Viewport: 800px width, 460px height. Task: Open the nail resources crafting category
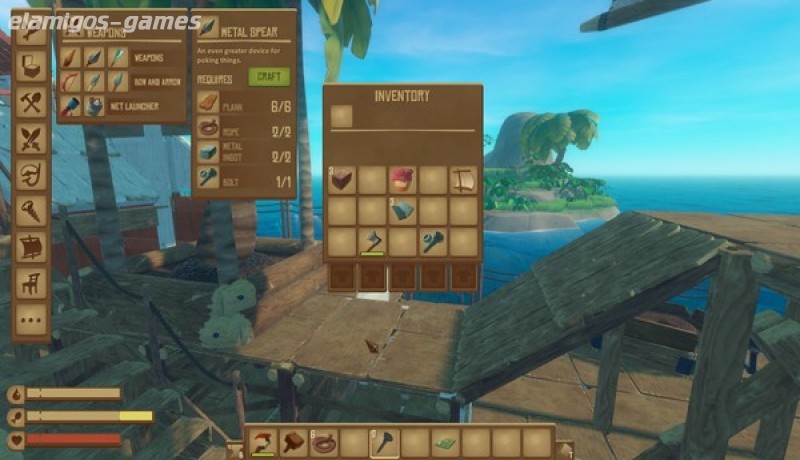(x=32, y=209)
